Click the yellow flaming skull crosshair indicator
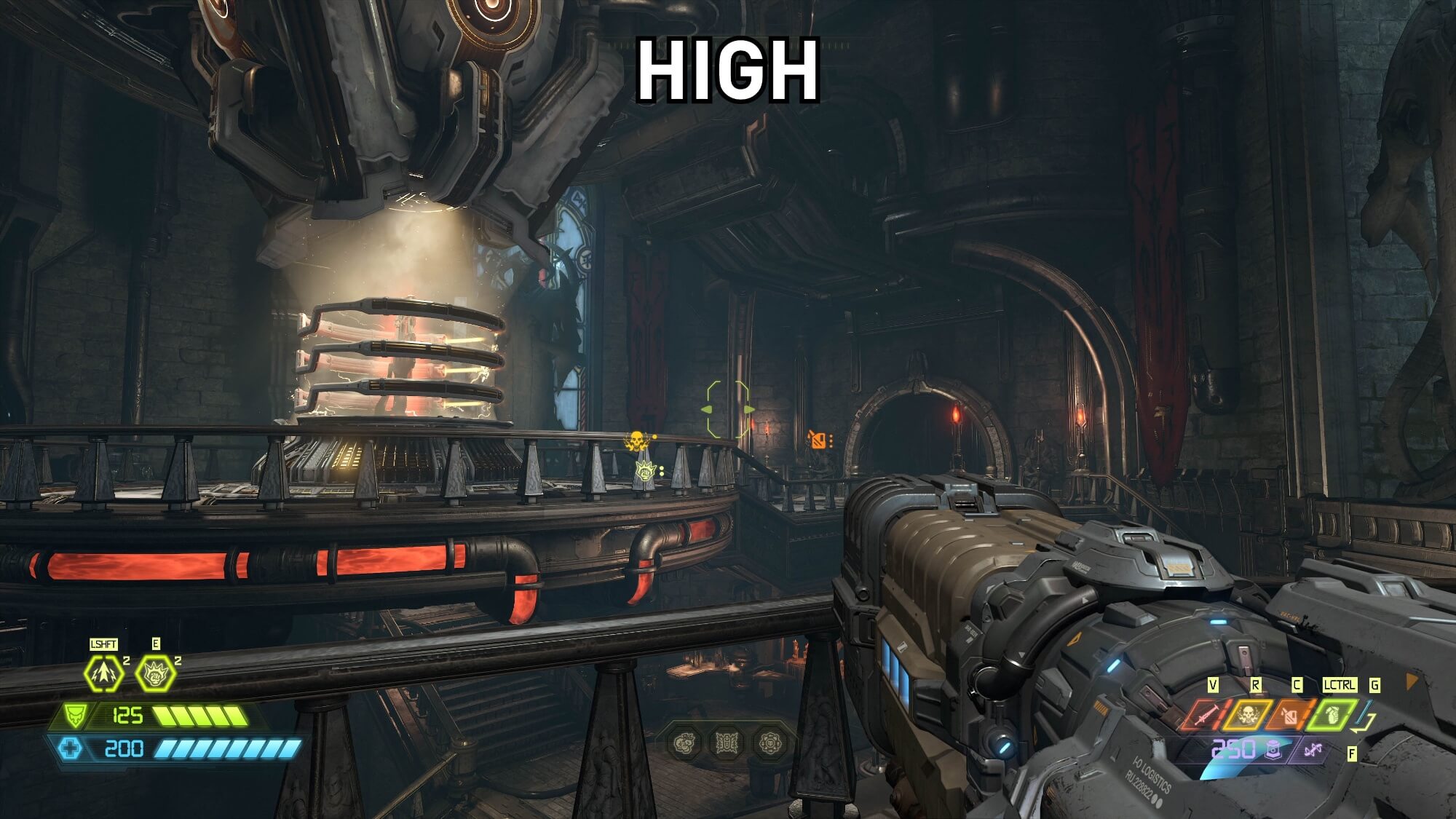 pyautogui.click(x=637, y=440)
